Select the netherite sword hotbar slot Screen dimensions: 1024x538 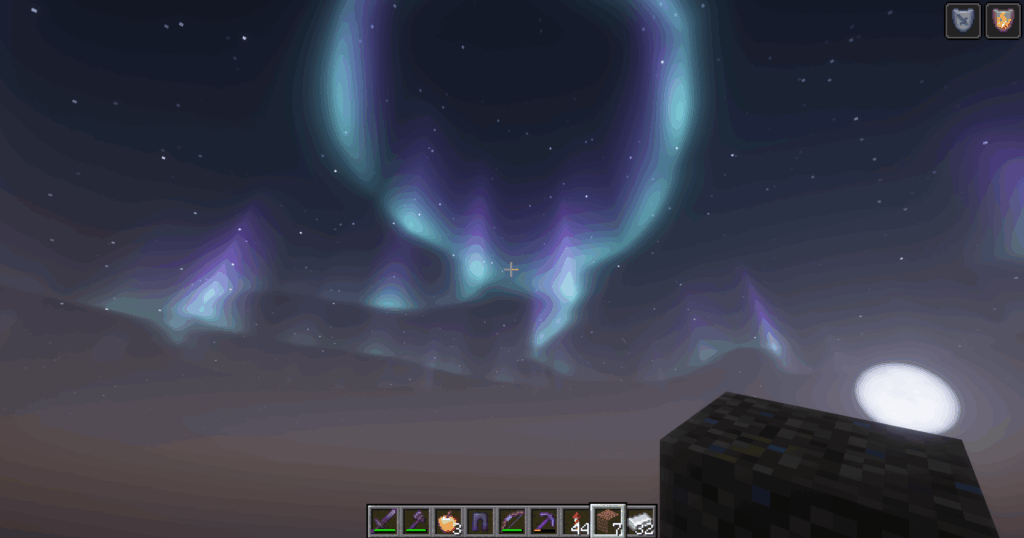click(x=384, y=520)
